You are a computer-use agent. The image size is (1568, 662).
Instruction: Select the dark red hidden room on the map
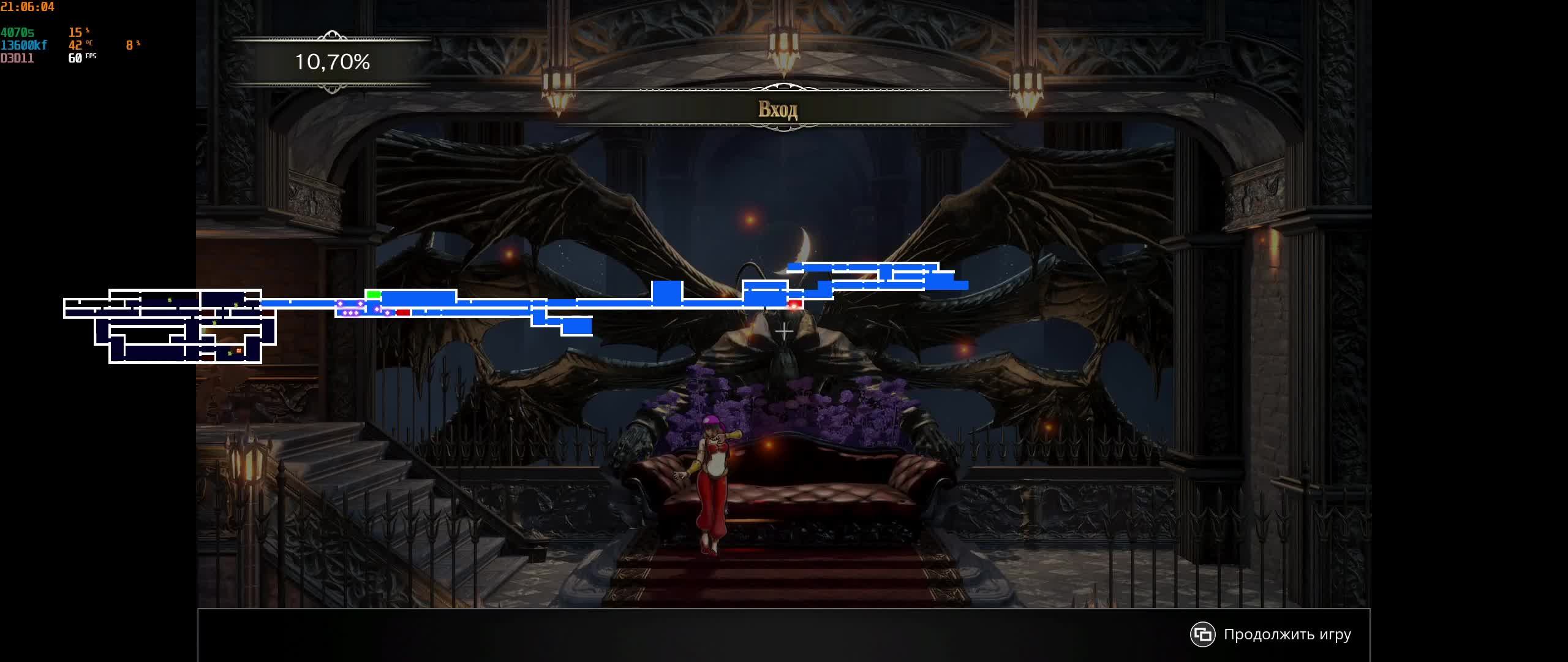tap(208, 314)
